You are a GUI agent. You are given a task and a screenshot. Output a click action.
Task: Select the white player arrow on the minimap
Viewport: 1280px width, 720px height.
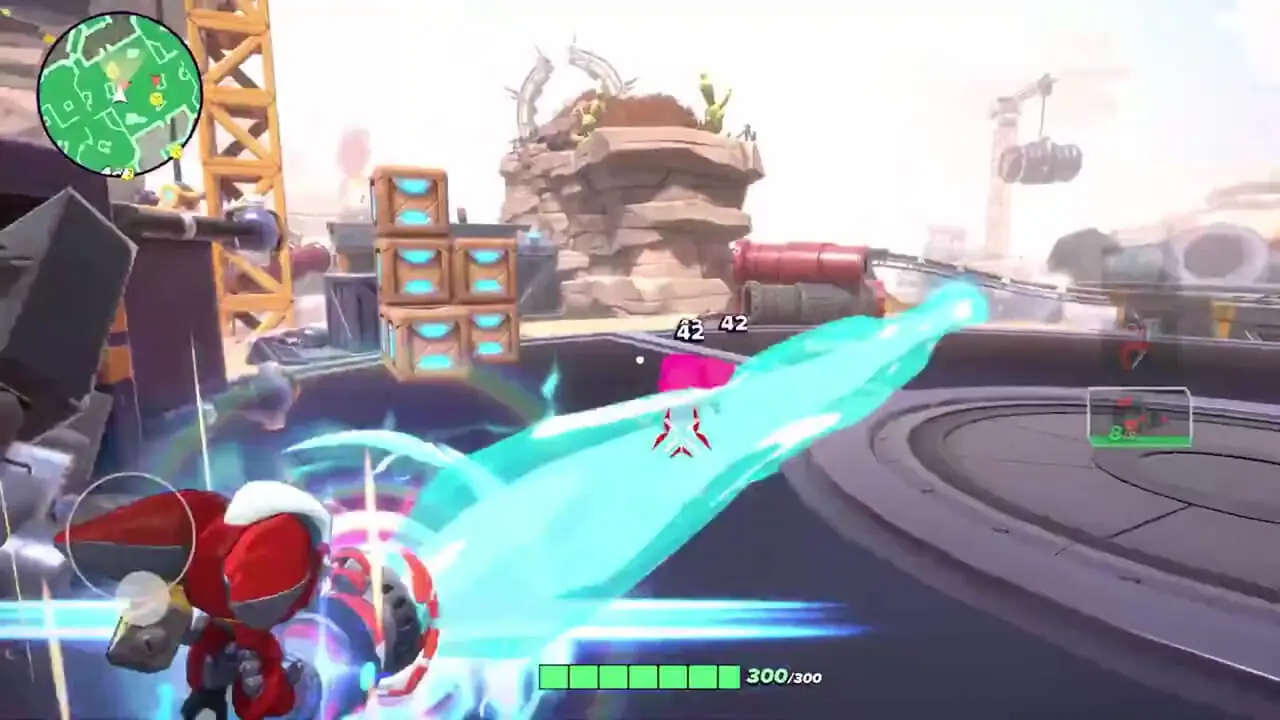pos(117,99)
